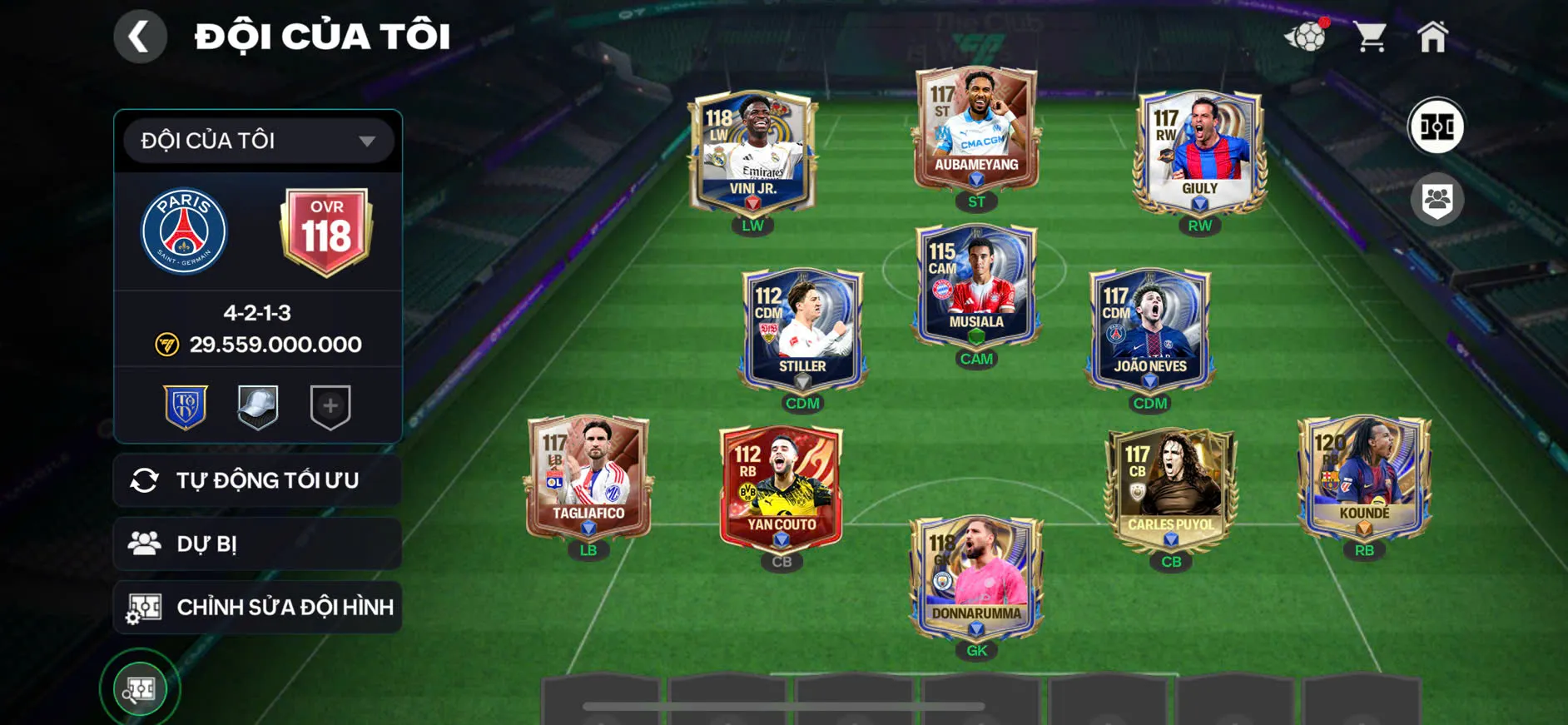
Task: Select the Carles Puyol CB card
Action: [x=1171, y=489]
